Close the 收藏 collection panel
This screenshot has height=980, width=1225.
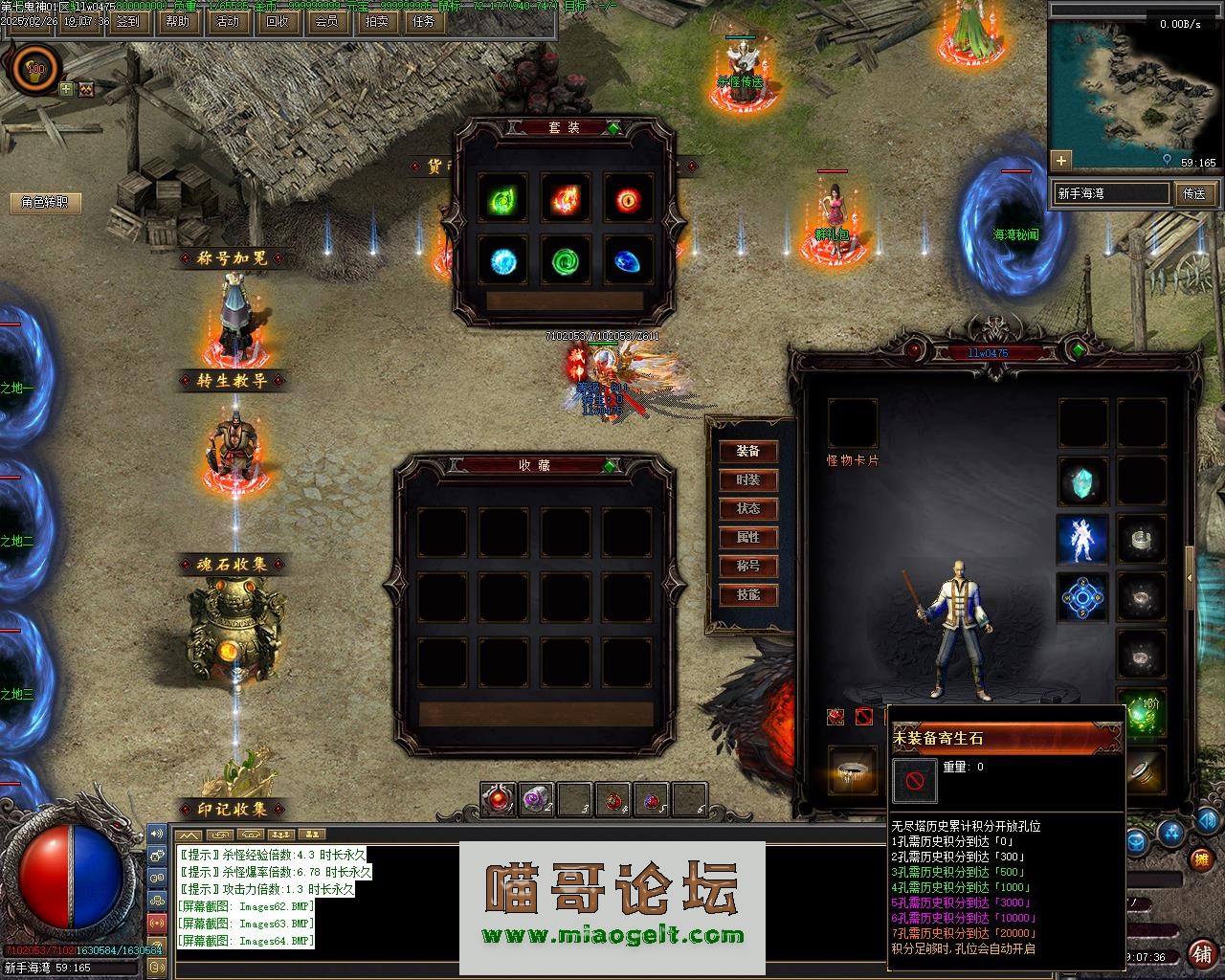click(611, 466)
